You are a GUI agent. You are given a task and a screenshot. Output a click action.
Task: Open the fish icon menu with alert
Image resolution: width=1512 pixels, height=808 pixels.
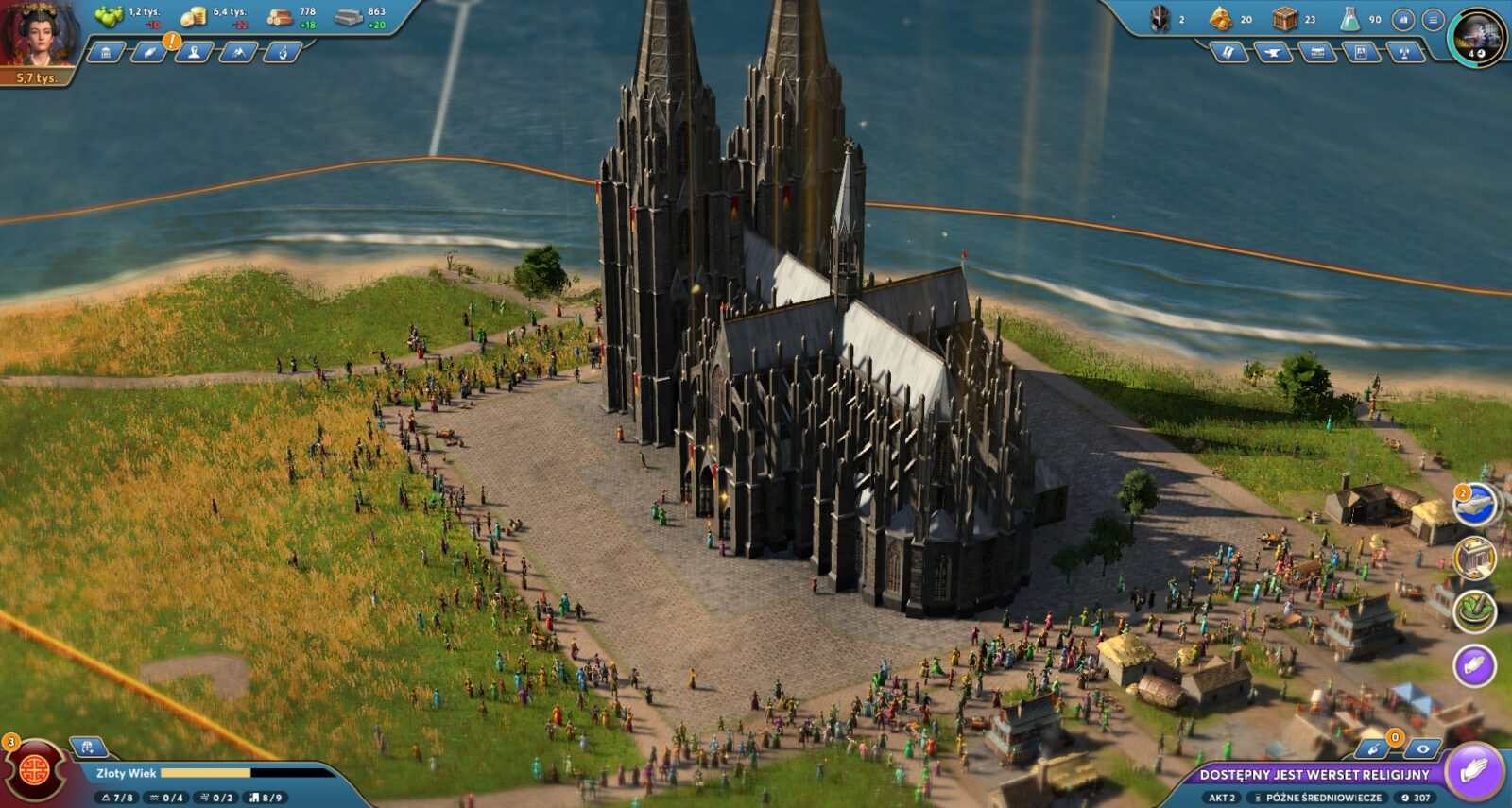[x=149, y=52]
